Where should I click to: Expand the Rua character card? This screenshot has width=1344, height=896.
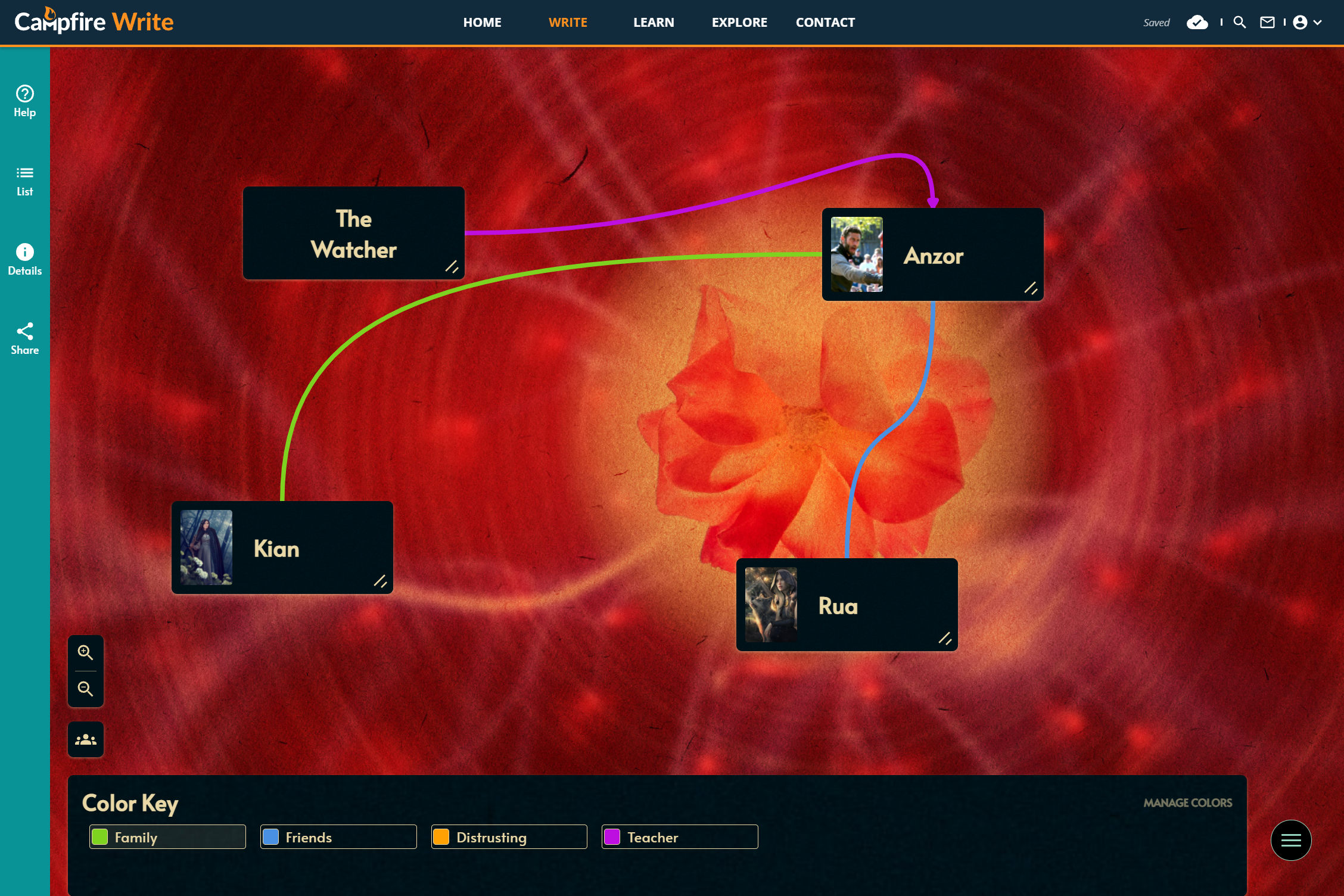946,639
